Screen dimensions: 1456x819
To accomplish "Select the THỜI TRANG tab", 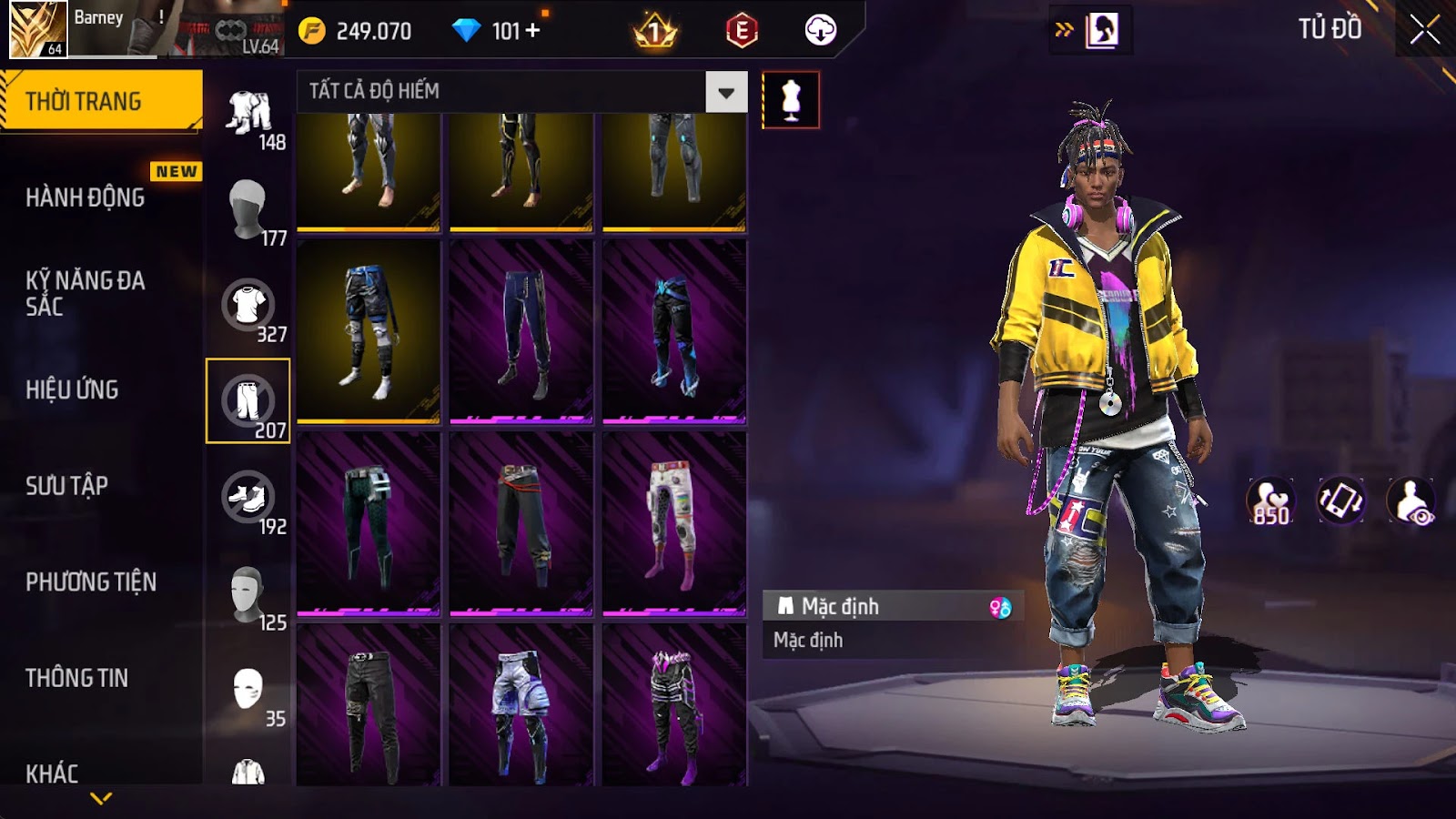I will coord(101,101).
